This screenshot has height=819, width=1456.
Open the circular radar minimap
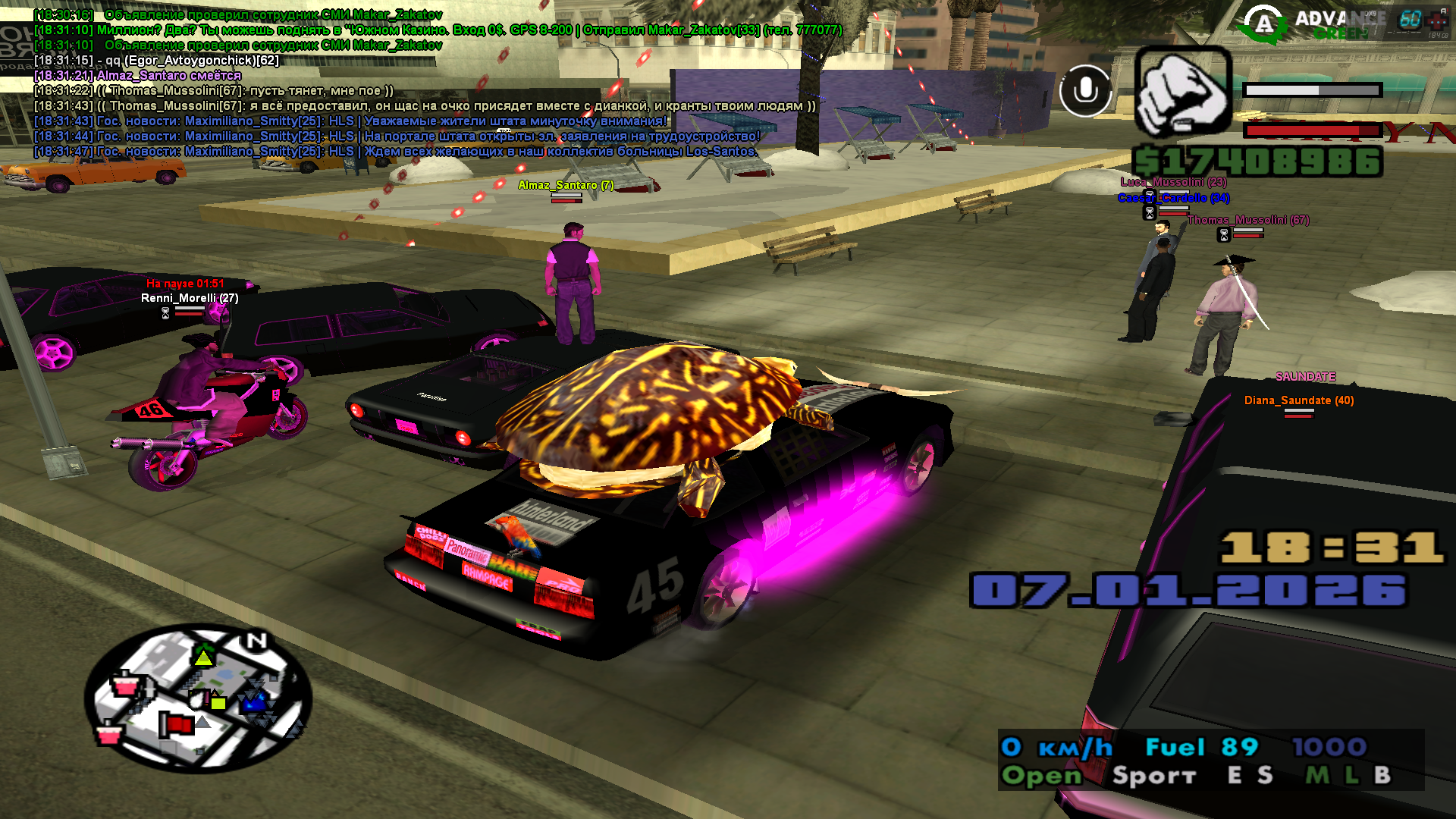(x=199, y=698)
